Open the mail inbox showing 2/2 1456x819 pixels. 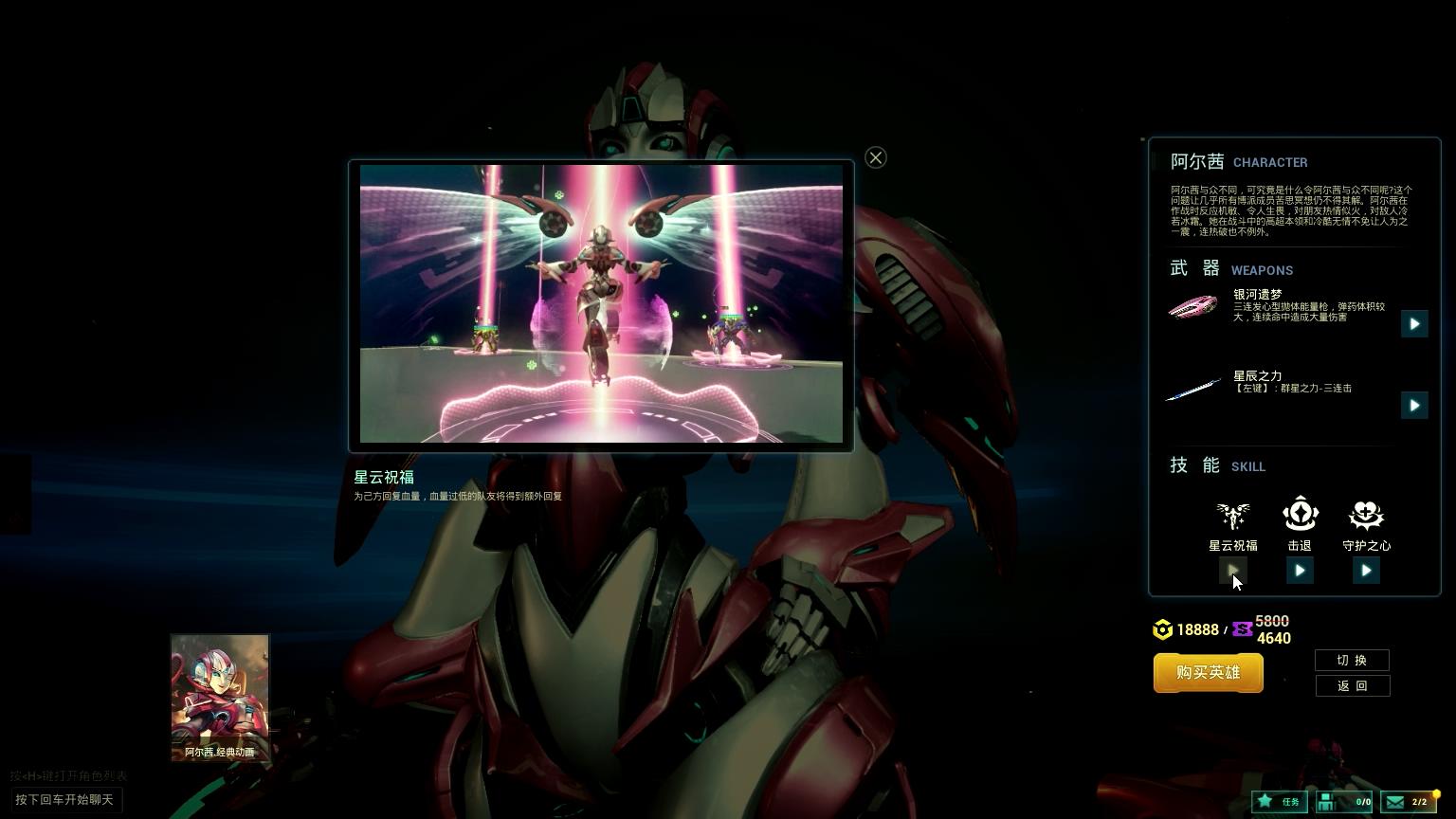1408,802
